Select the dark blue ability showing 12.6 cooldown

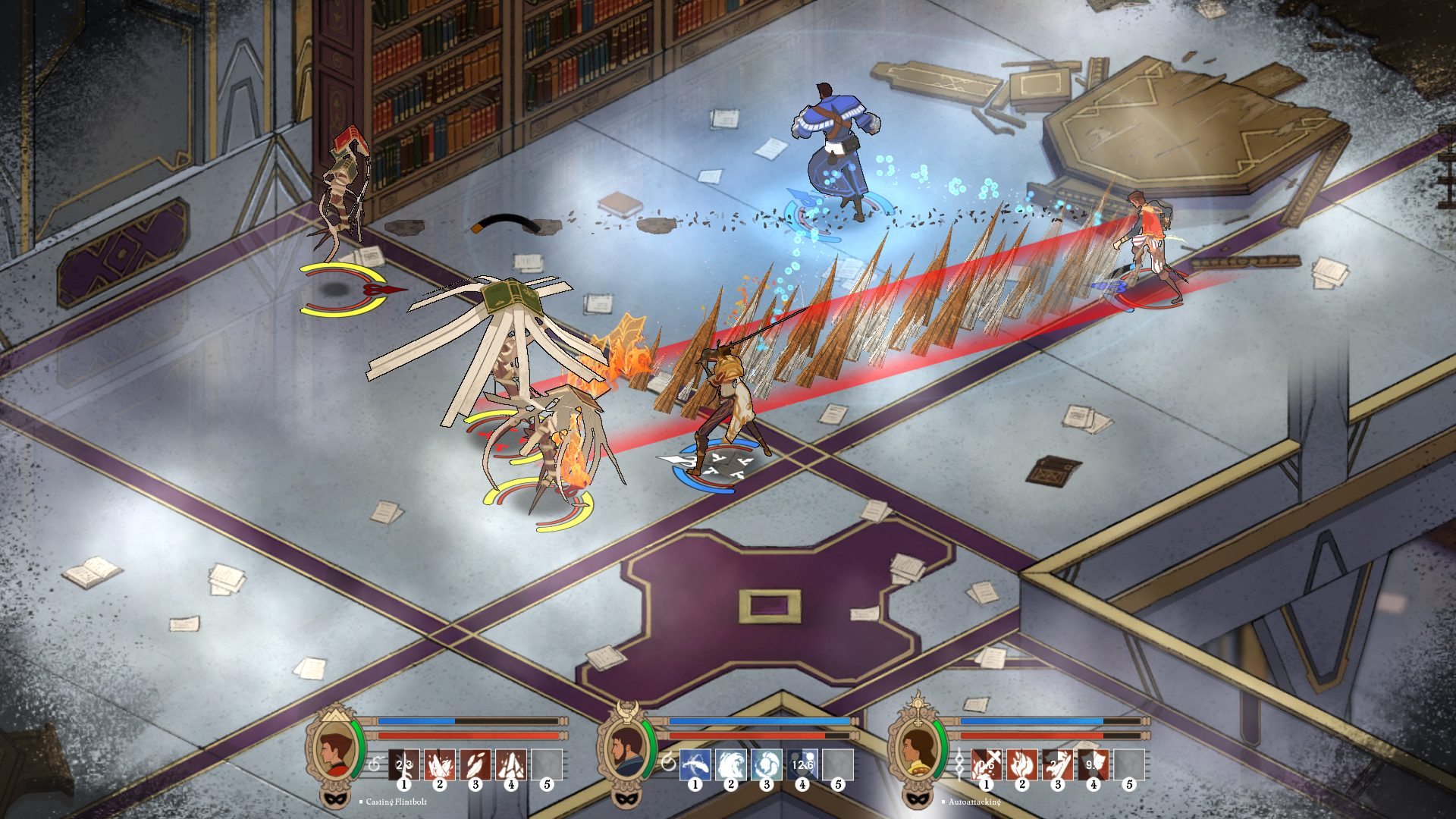[x=802, y=764]
